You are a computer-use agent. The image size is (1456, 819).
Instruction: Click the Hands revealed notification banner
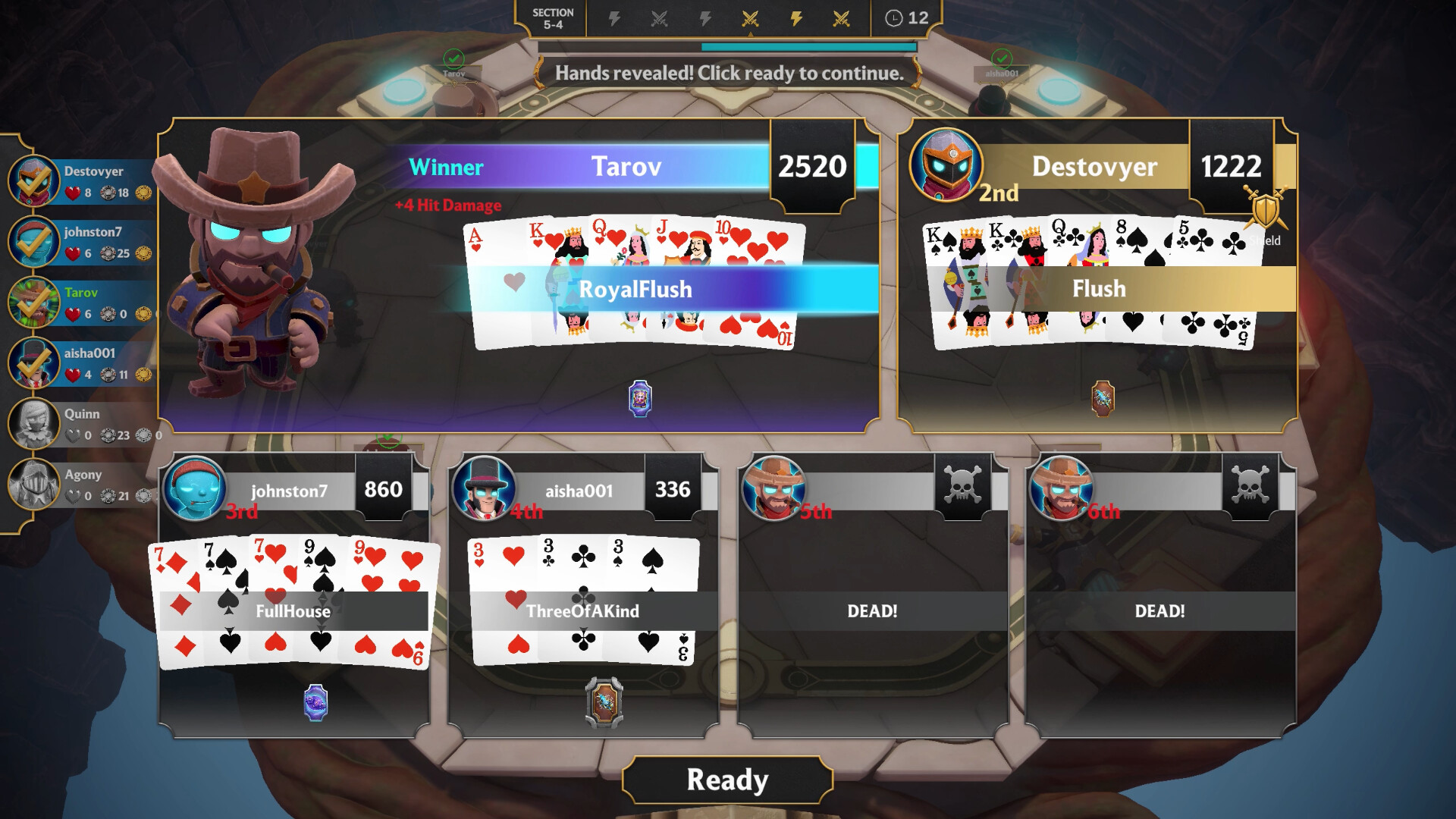pyautogui.click(x=728, y=74)
